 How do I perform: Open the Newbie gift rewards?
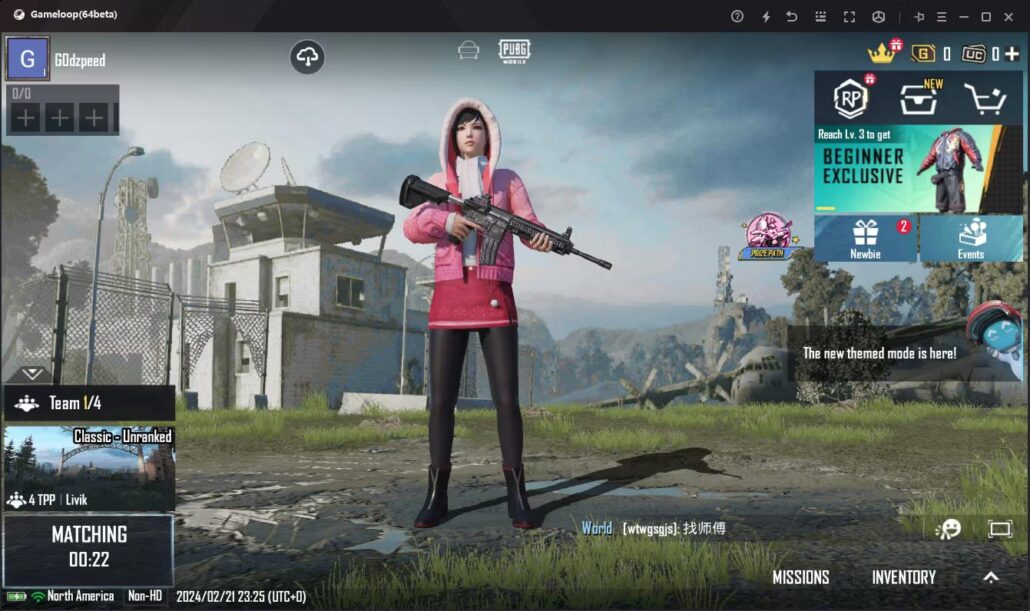pos(866,238)
